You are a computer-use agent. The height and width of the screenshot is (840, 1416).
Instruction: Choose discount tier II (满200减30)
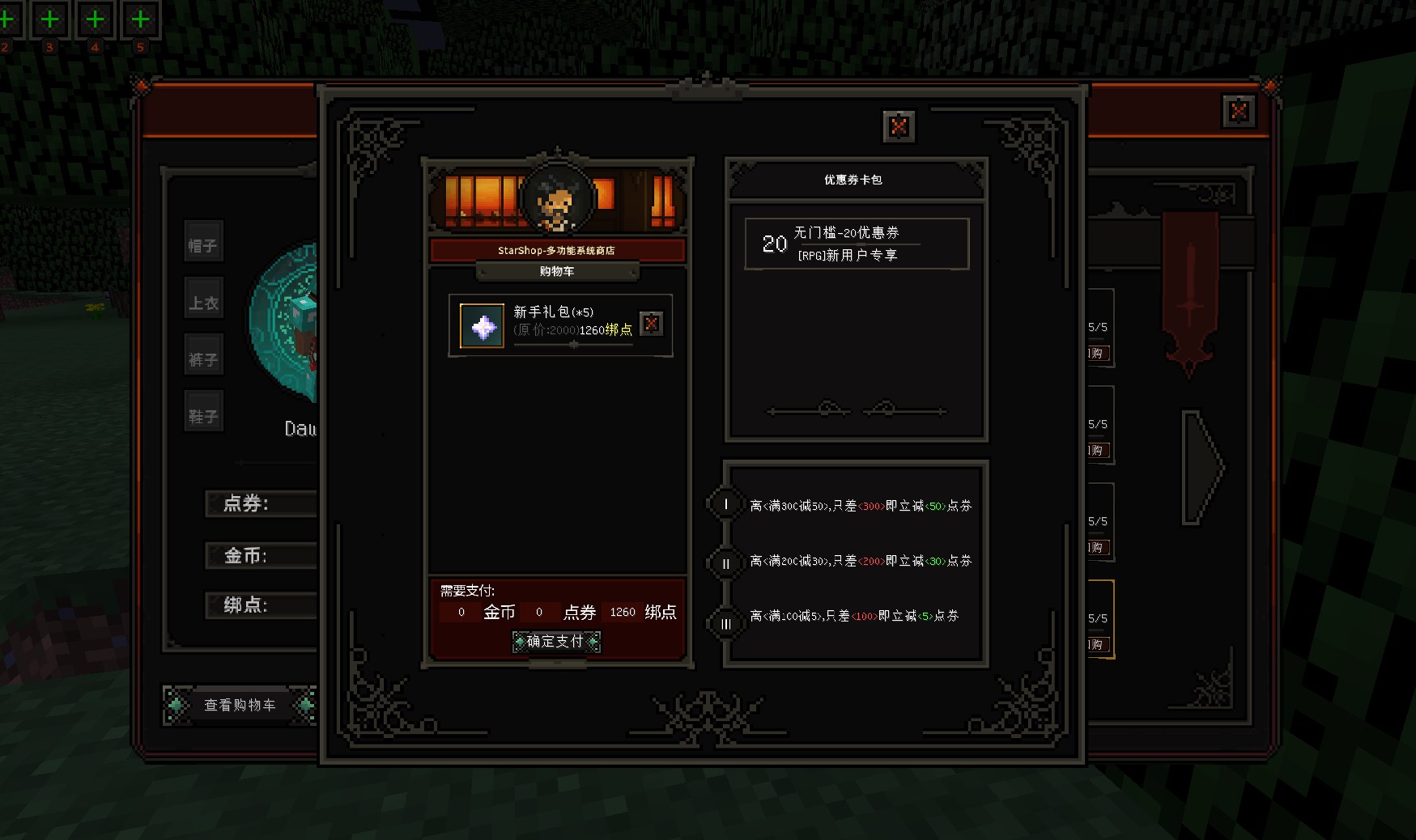coord(726,563)
